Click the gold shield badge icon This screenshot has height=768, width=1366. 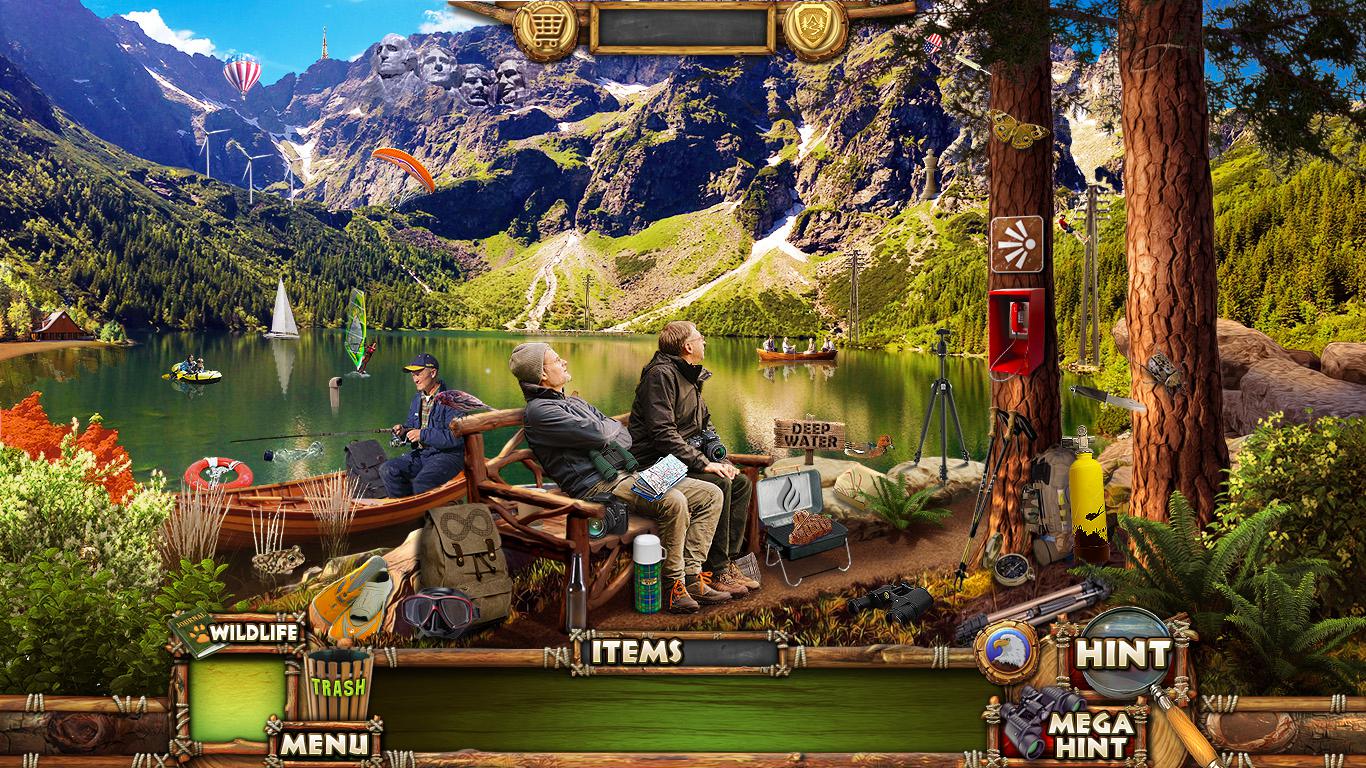coord(815,29)
